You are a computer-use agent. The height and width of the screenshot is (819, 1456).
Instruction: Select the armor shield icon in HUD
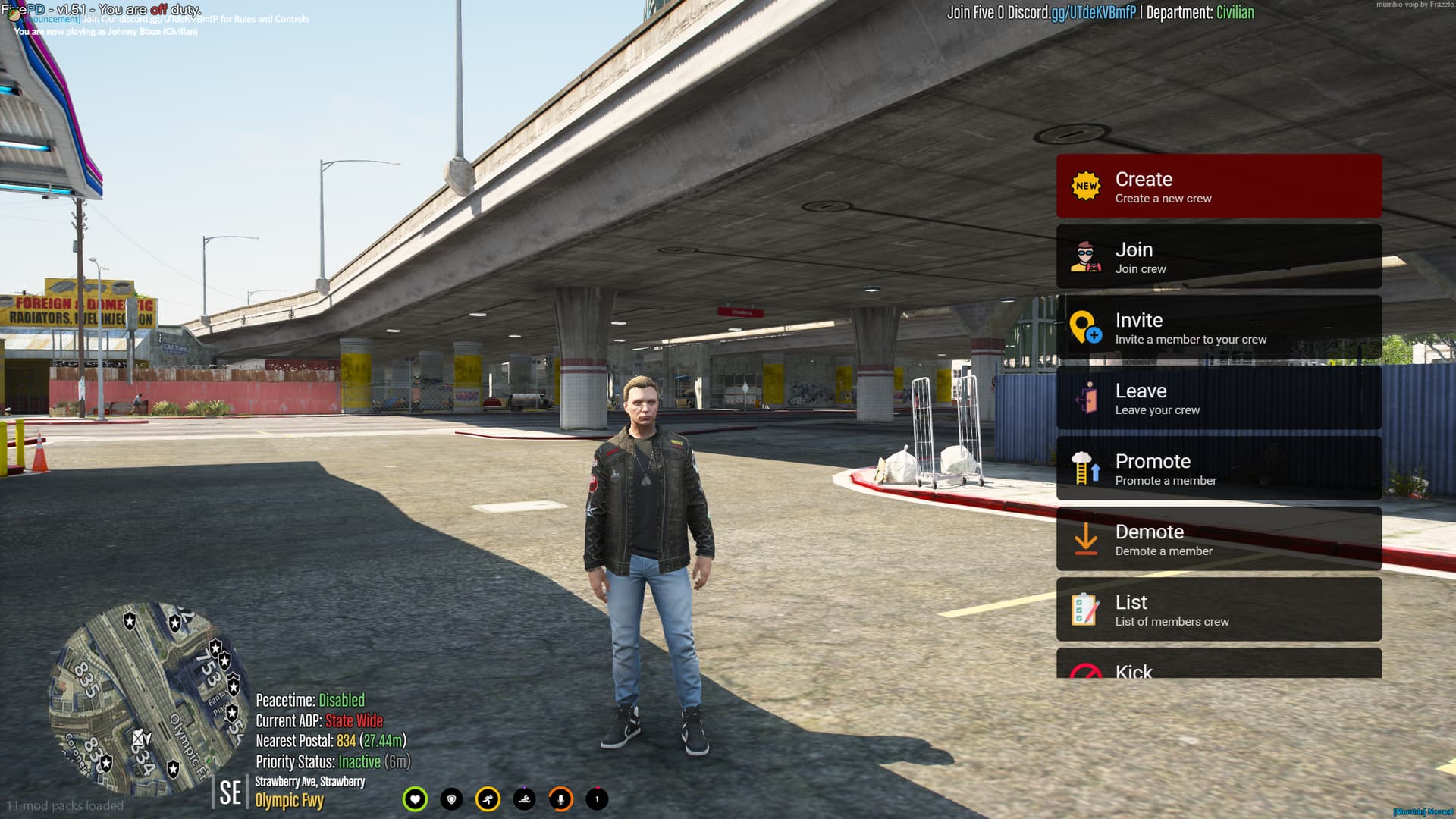(x=451, y=799)
